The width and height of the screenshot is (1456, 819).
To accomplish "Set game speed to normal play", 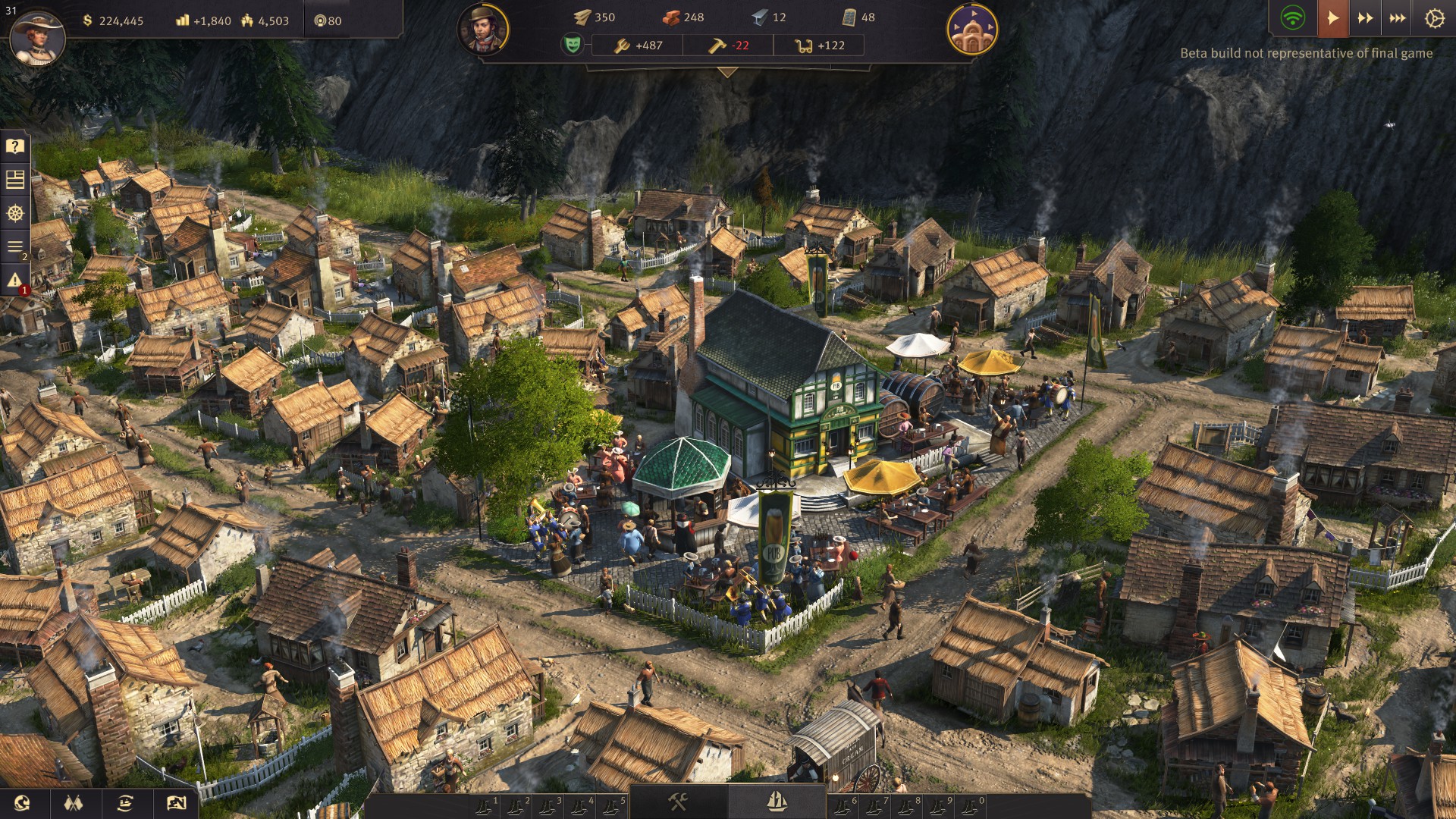I will pos(1332,18).
